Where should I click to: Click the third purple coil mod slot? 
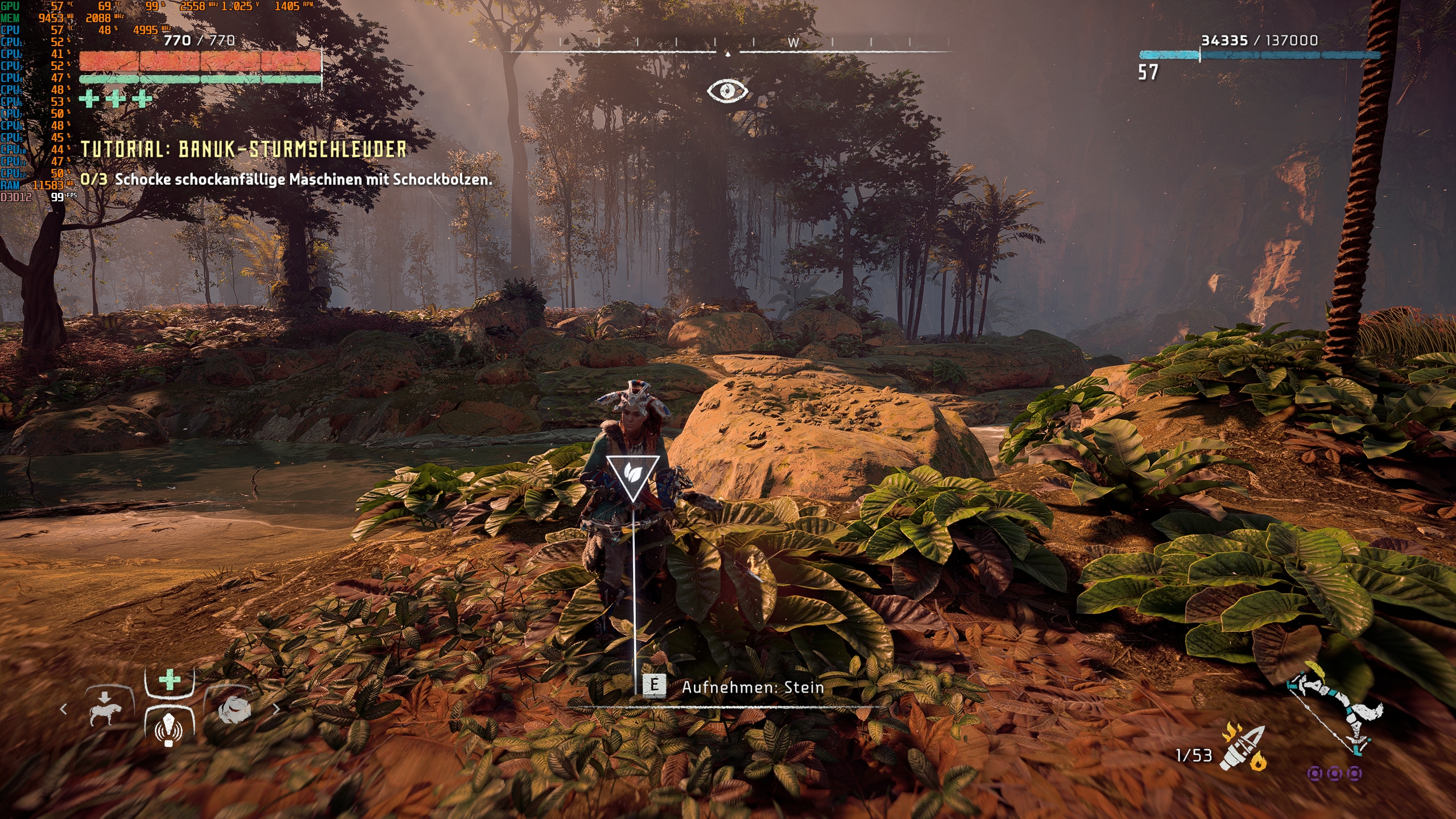[1354, 775]
